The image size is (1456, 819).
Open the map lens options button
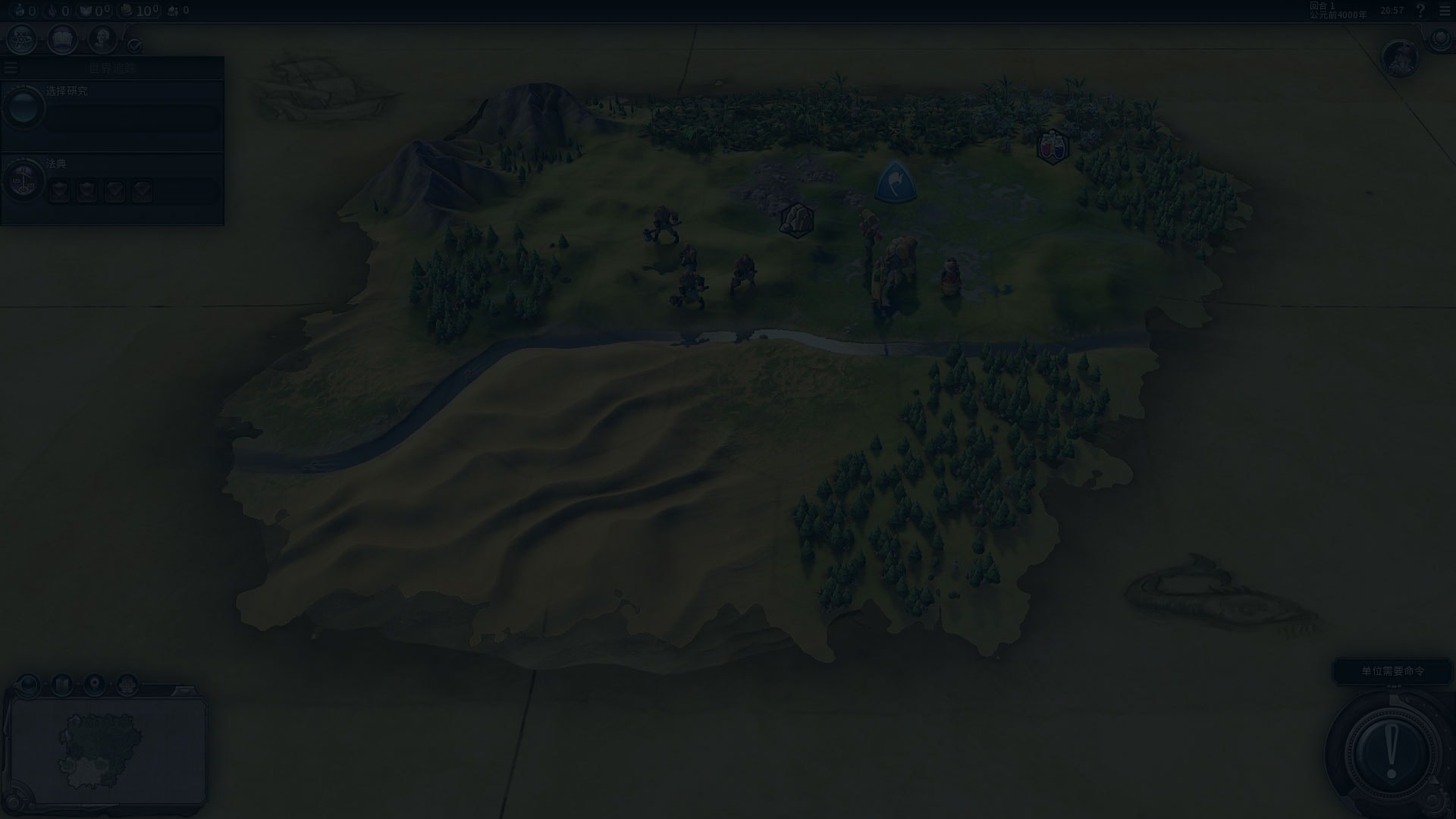pyautogui.click(x=29, y=685)
